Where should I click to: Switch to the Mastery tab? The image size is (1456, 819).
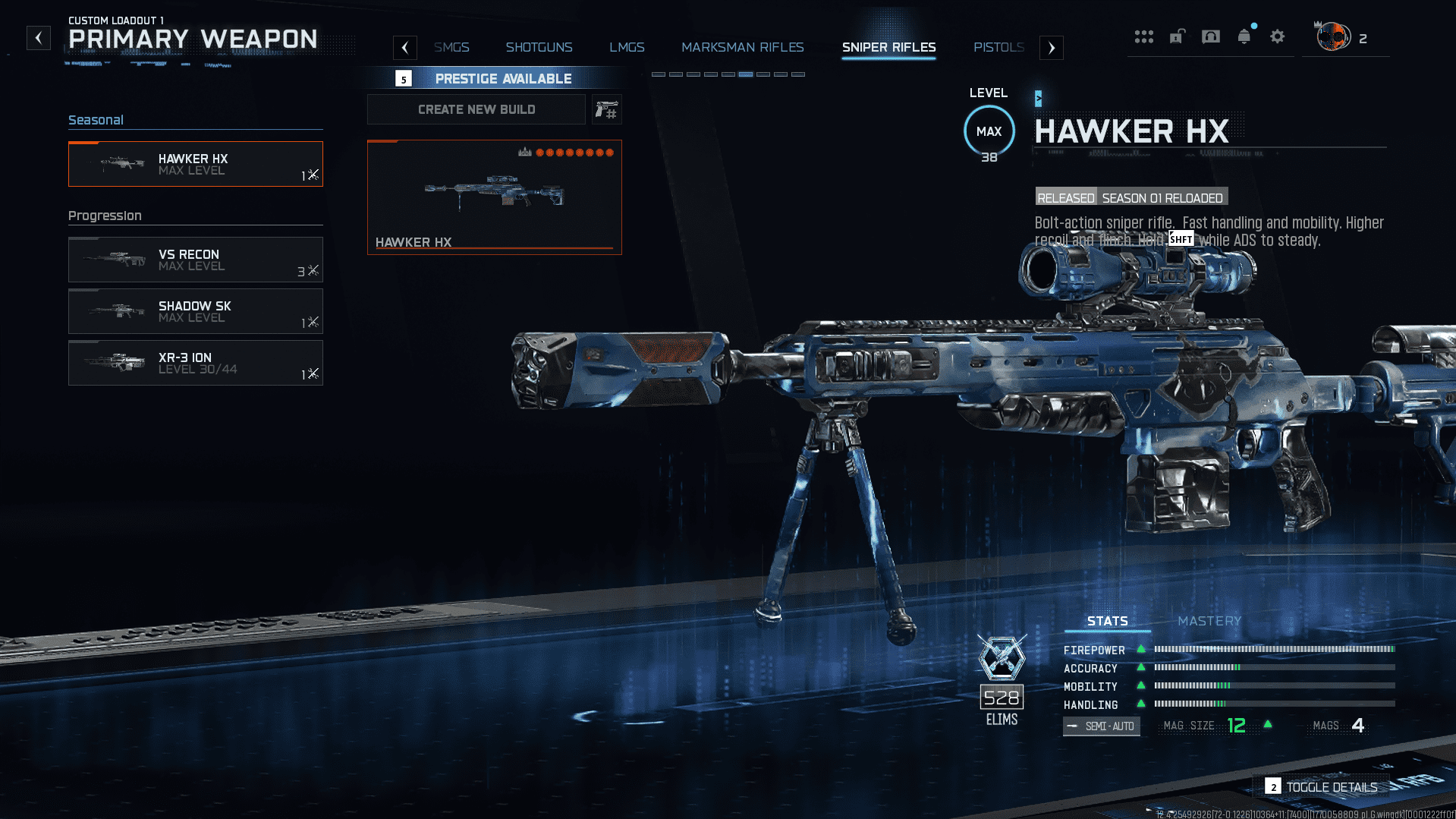tap(1209, 621)
